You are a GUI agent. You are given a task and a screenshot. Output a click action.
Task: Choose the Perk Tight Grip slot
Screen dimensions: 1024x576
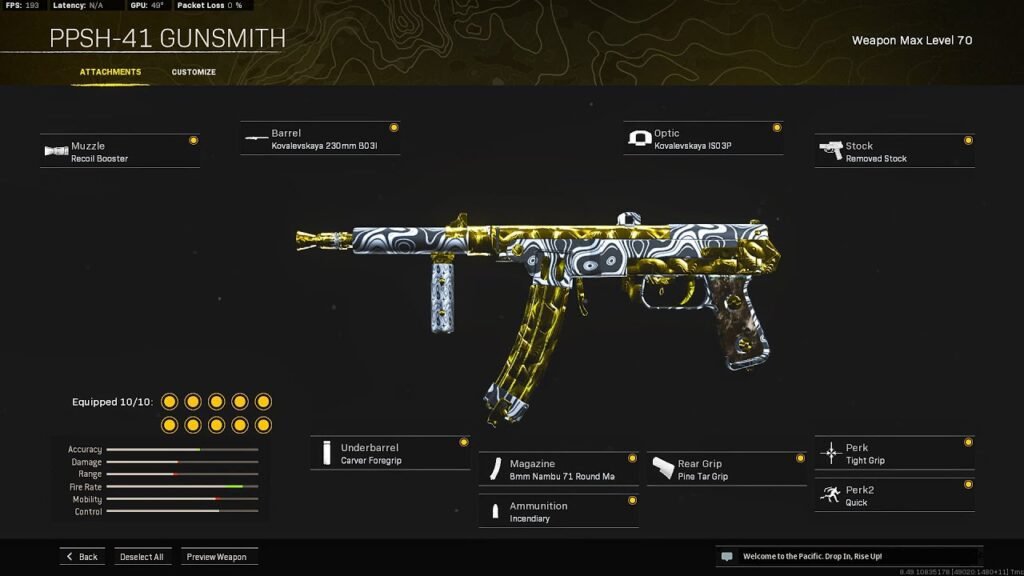tap(894, 454)
